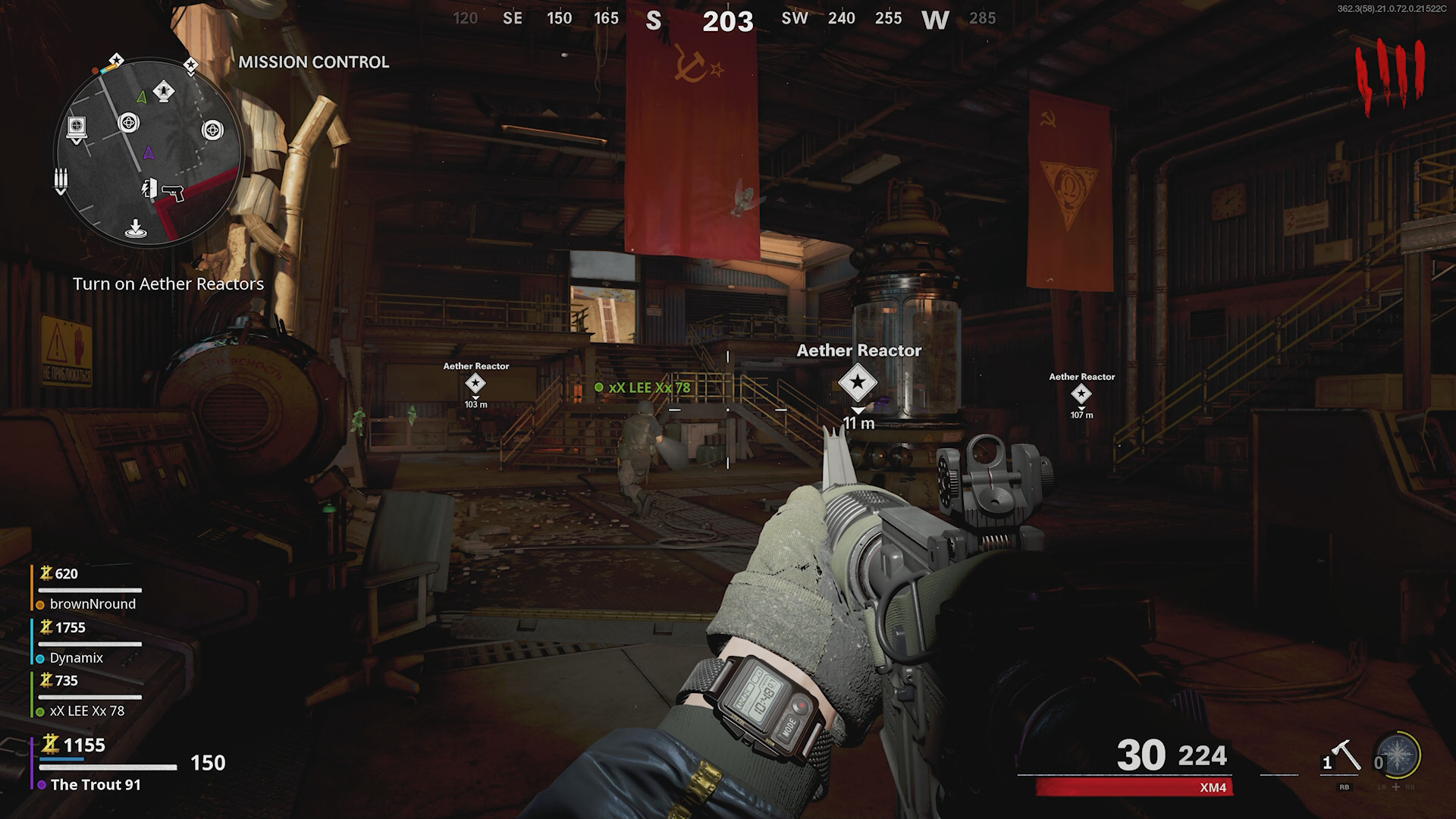Activate the snowflake Frost Blast field upgrade
The image size is (1456, 819).
[1398, 755]
